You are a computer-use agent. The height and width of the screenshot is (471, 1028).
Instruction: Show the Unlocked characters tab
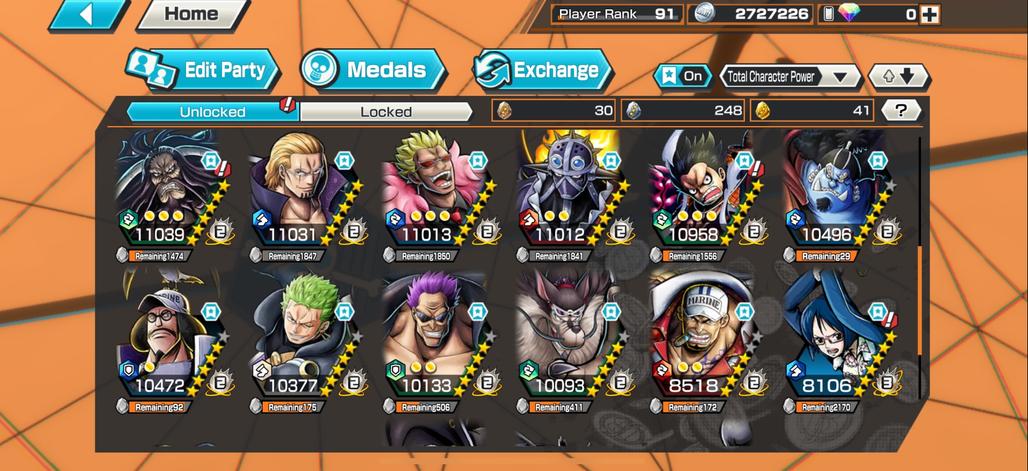point(212,111)
